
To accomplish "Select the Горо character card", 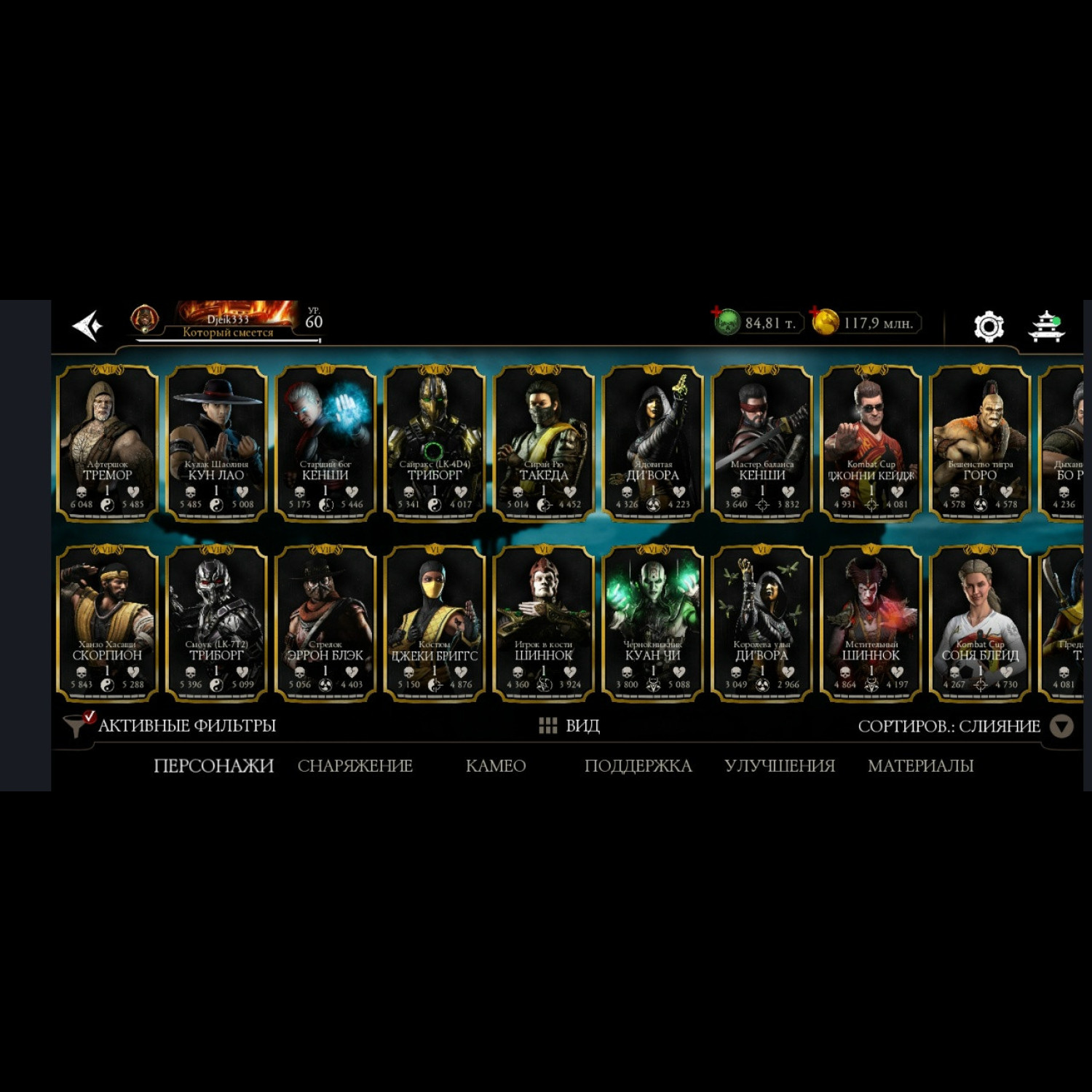I will tap(980, 443).
